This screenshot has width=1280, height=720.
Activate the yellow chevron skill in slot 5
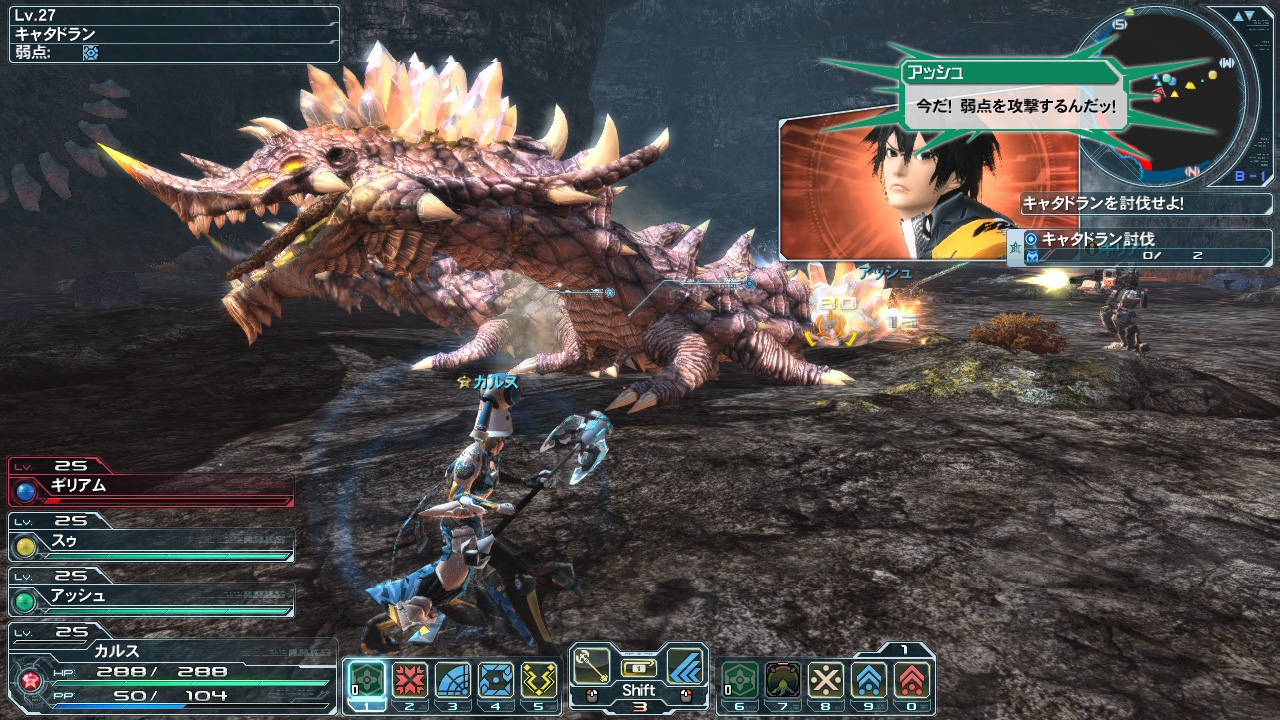(x=539, y=680)
